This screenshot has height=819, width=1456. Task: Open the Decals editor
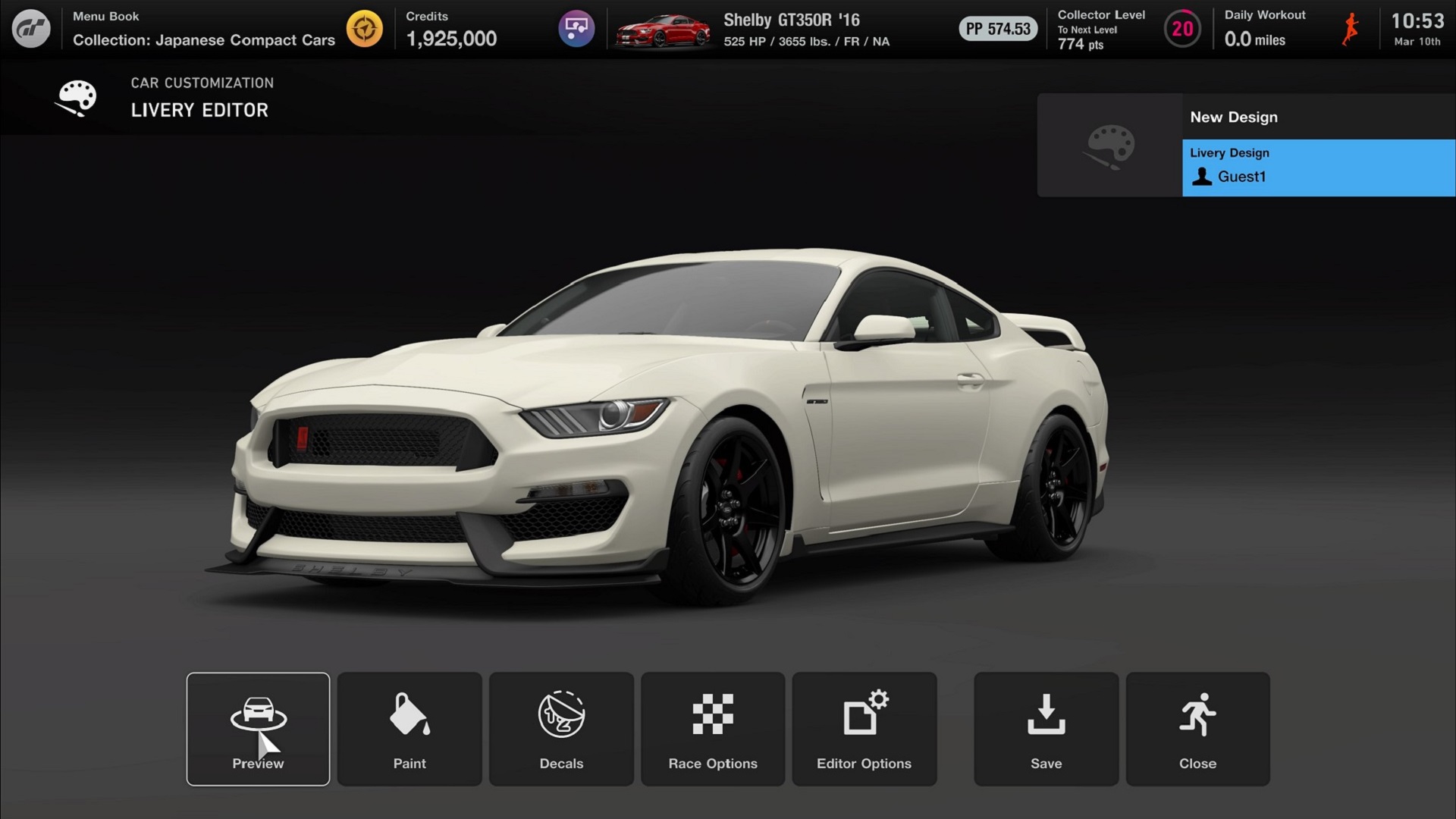[x=561, y=729]
